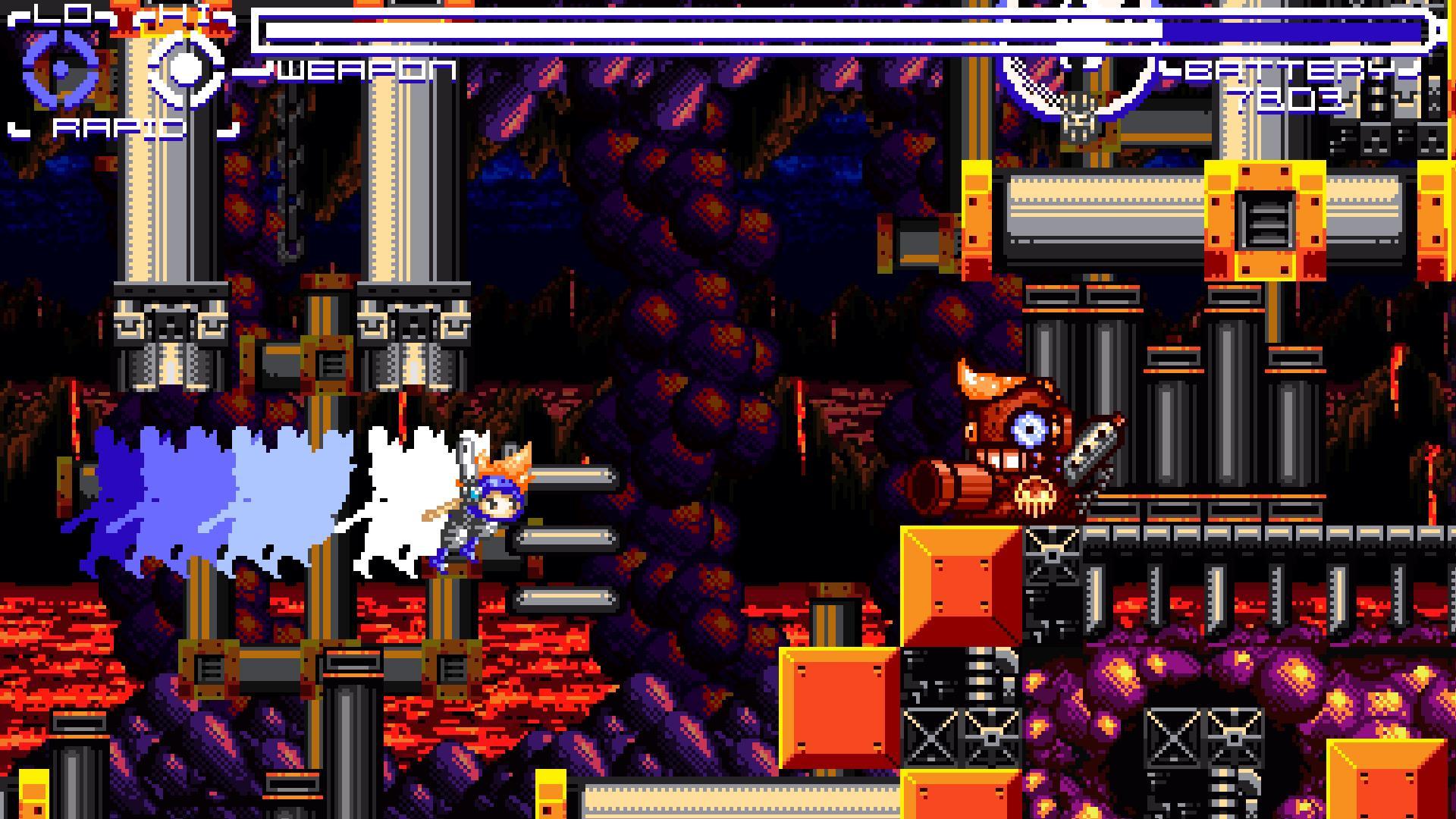Select the LO targeting reticle icon

57,68
